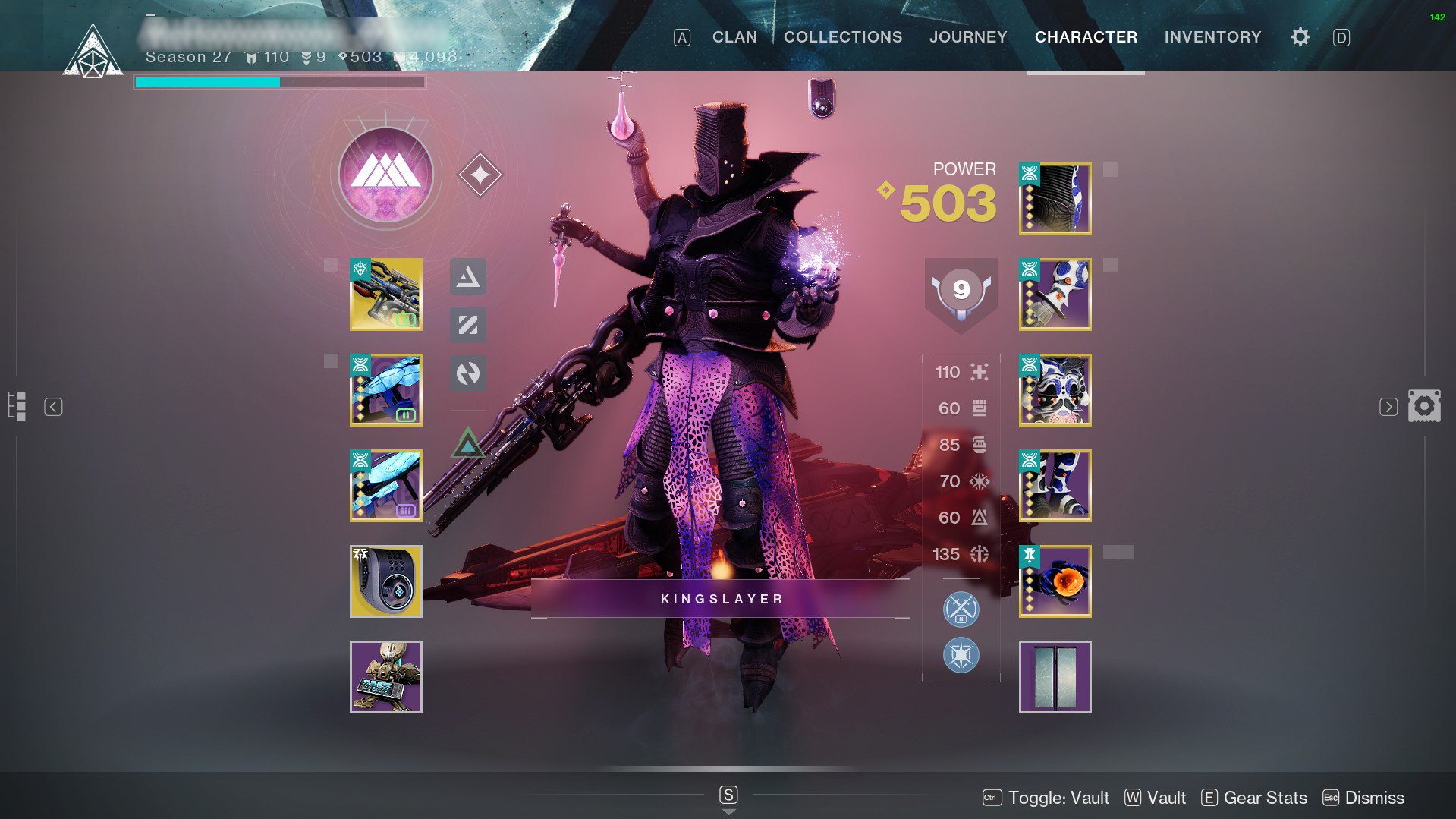Open the chest armor slot
This screenshot has width=1456, height=819.
click(x=1055, y=390)
